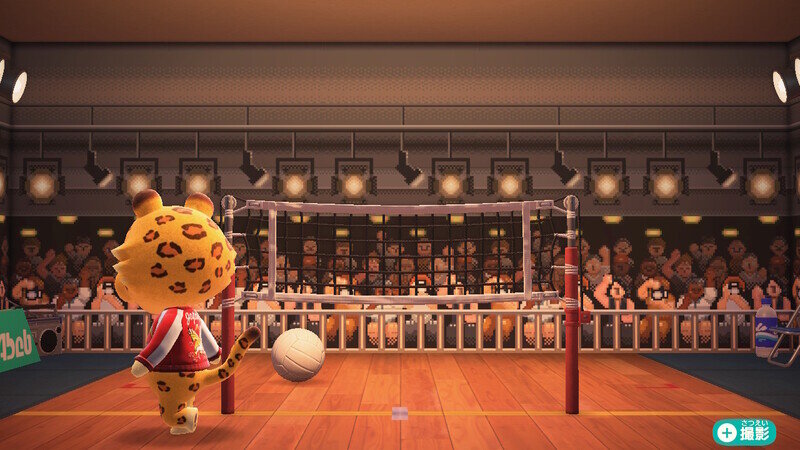Click the teal 撮影 photo capture button
Screen dimensions: 800x450
pos(744,431)
